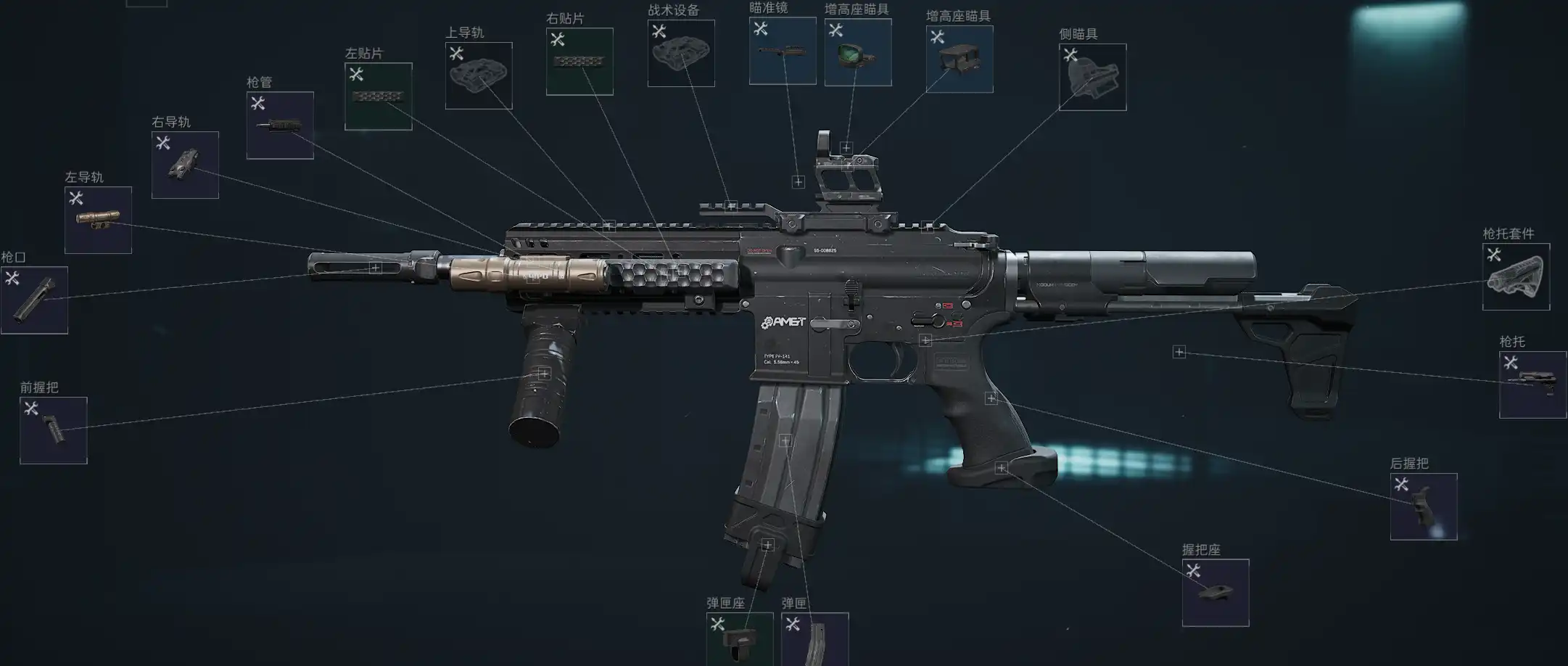
Task: Select the 前握把 foregrip slot
Action: pyautogui.click(x=54, y=430)
